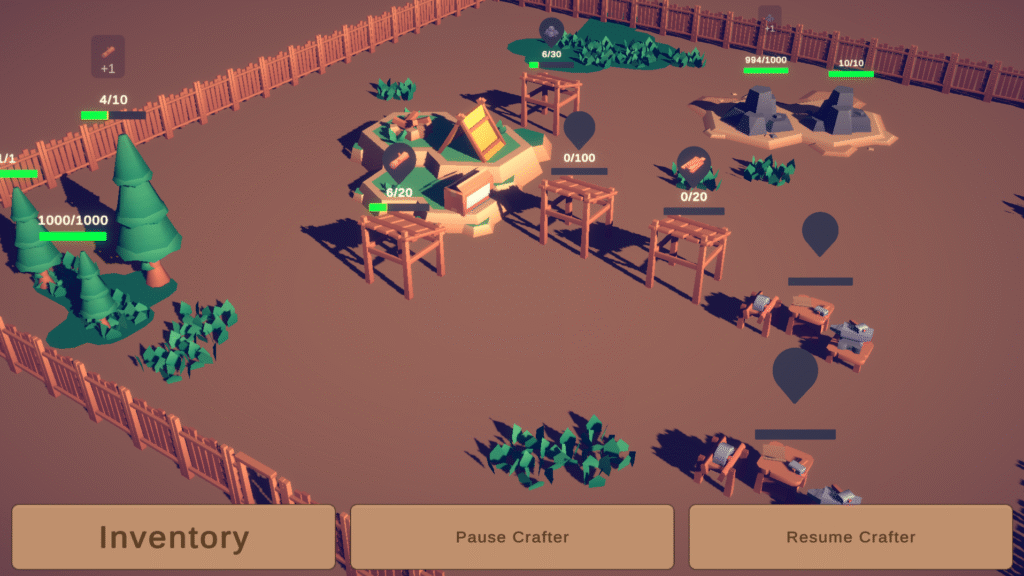The height and width of the screenshot is (576, 1024).
Task: Select the Resume Crafter button
Action: [850, 537]
